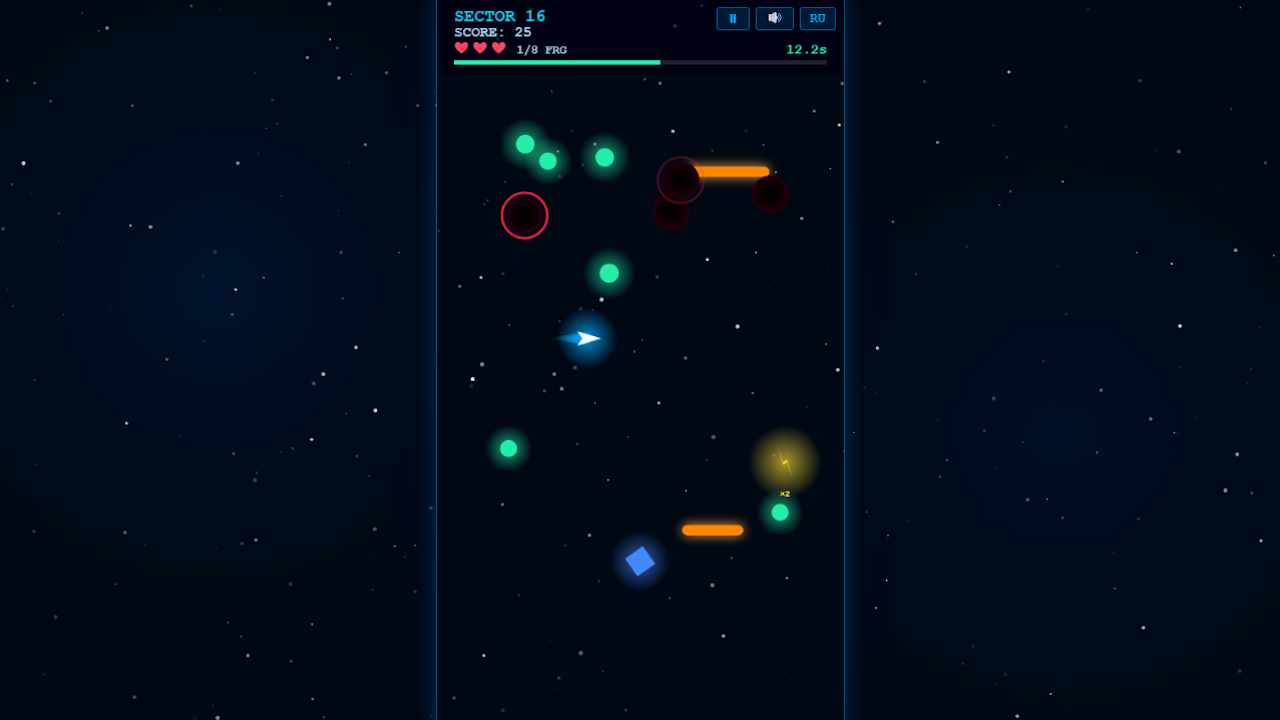The width and height of the screenshot is (1280, 720).
Task: Click the green orb below the red circle
Action: click(x=607, y=272)
